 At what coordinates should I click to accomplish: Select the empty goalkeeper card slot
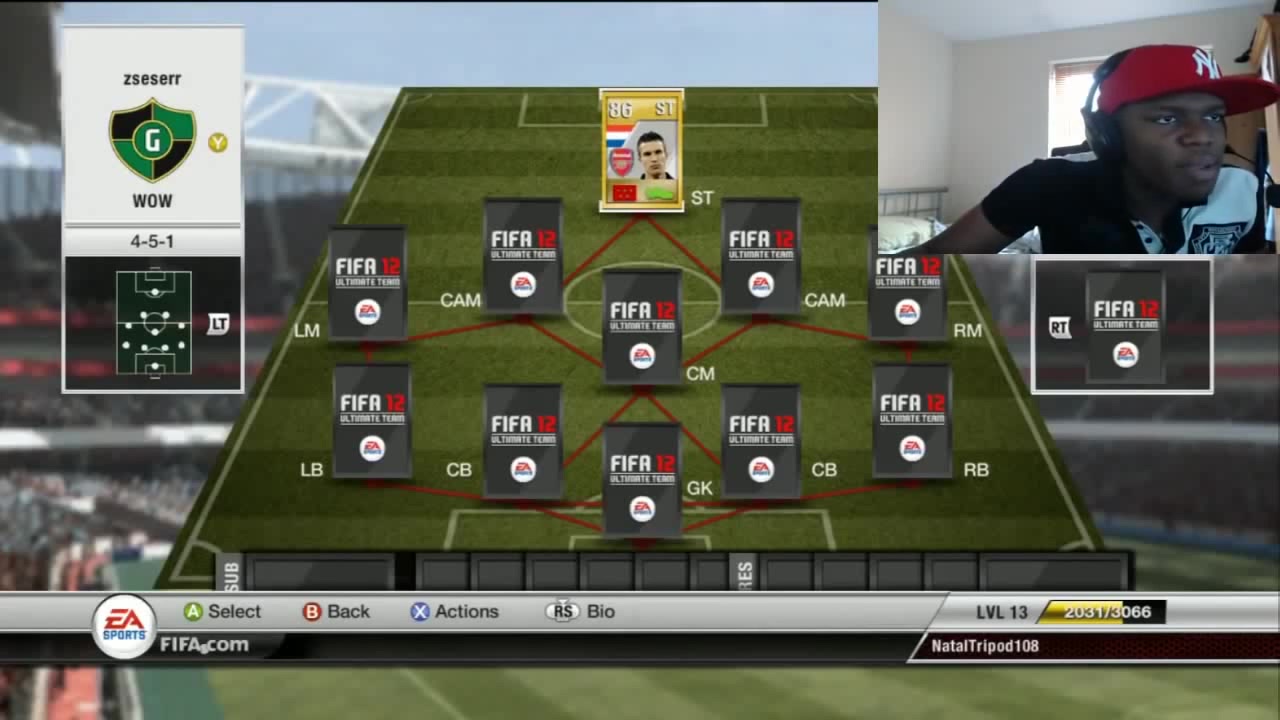click(642, 481)
